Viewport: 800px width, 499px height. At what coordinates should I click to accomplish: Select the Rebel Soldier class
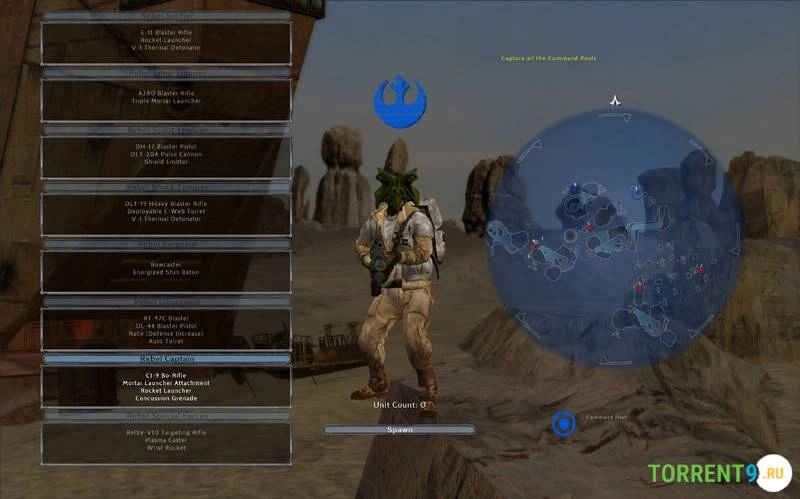pos(166,42)
